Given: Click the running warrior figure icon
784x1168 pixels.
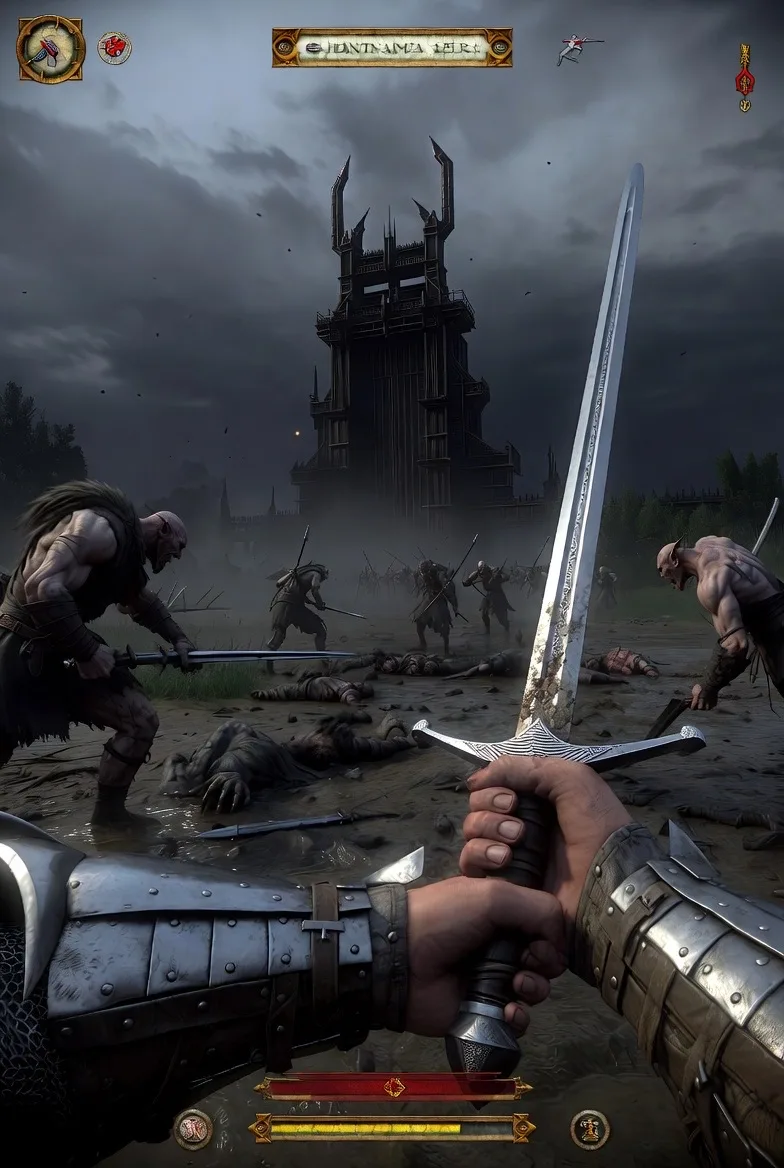Looking at the screenshot, I should pos(579,48).
